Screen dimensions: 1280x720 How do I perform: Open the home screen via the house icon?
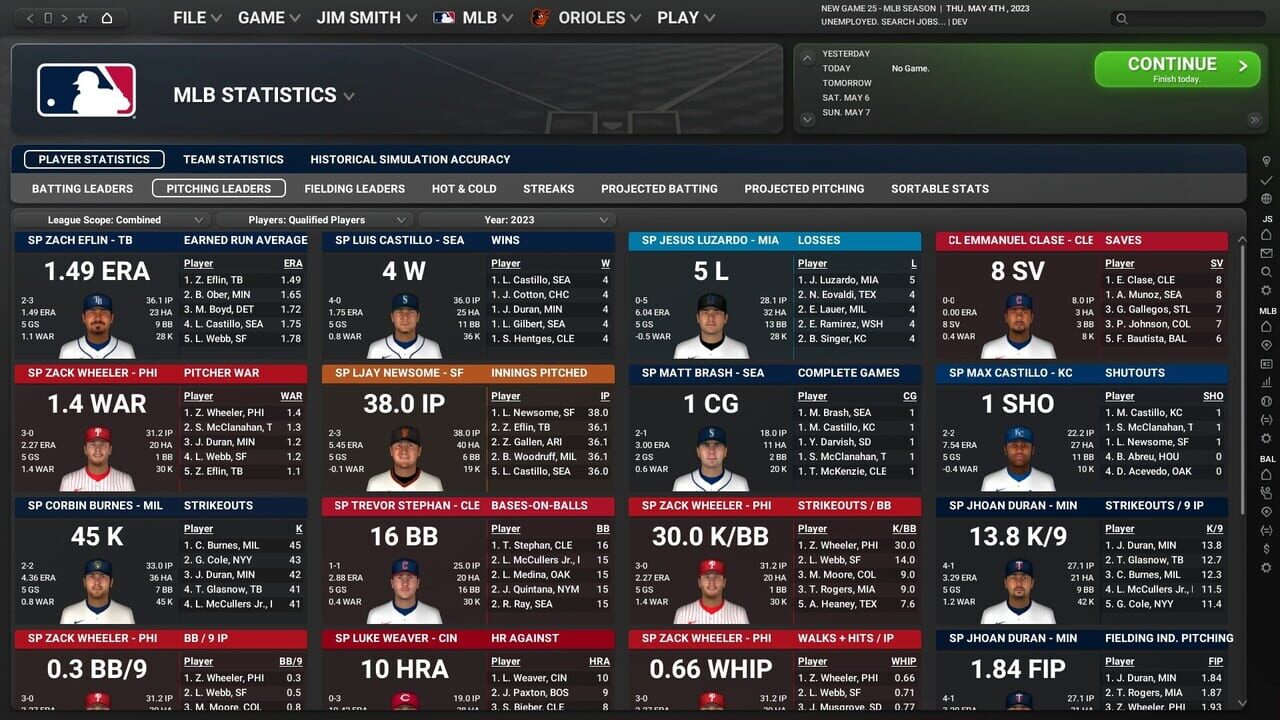(x=107, y=18)
